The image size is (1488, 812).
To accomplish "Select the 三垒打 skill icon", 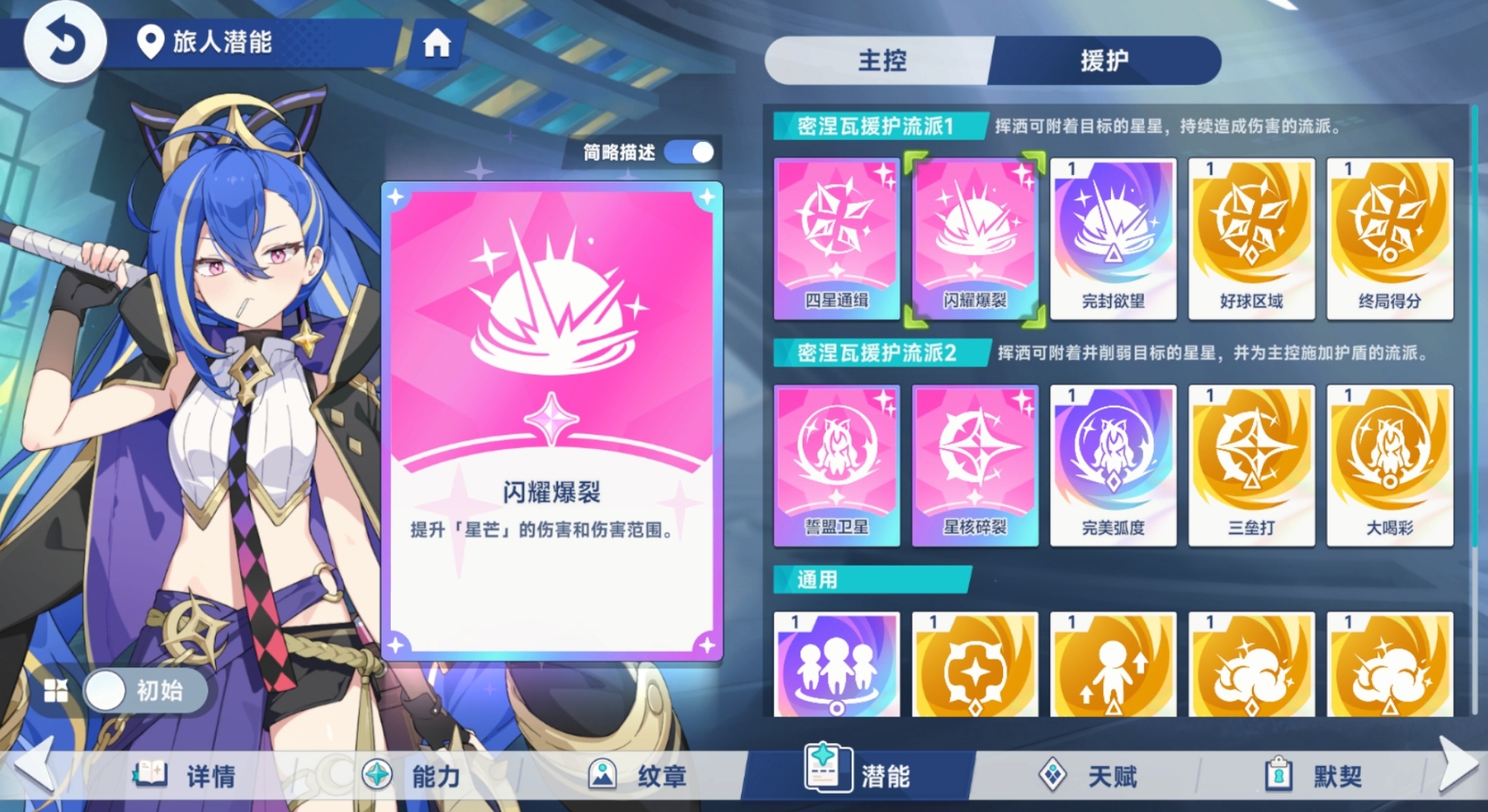I will point(1252,464).
